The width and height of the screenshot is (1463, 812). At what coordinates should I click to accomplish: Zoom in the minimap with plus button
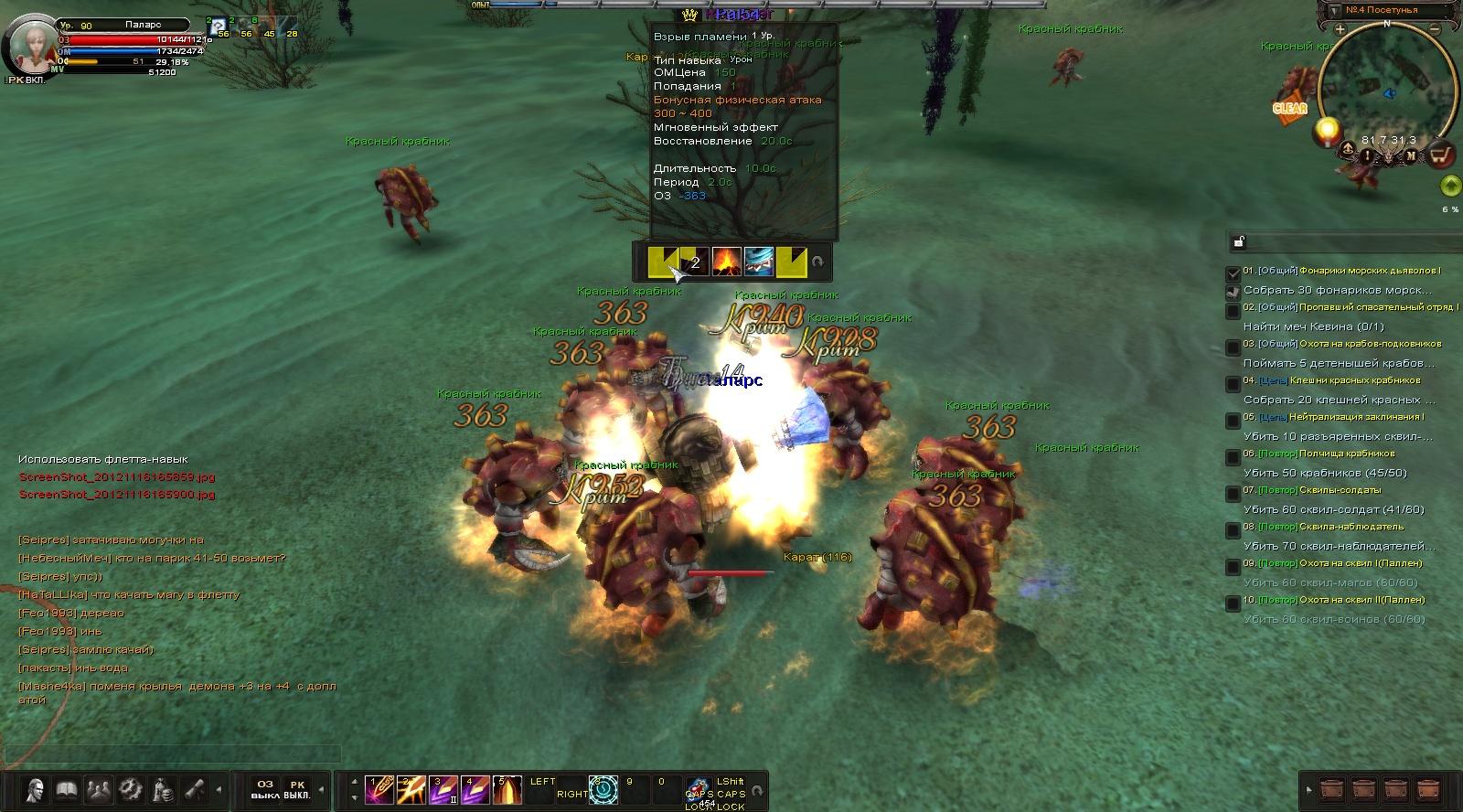coord(1340,29)
